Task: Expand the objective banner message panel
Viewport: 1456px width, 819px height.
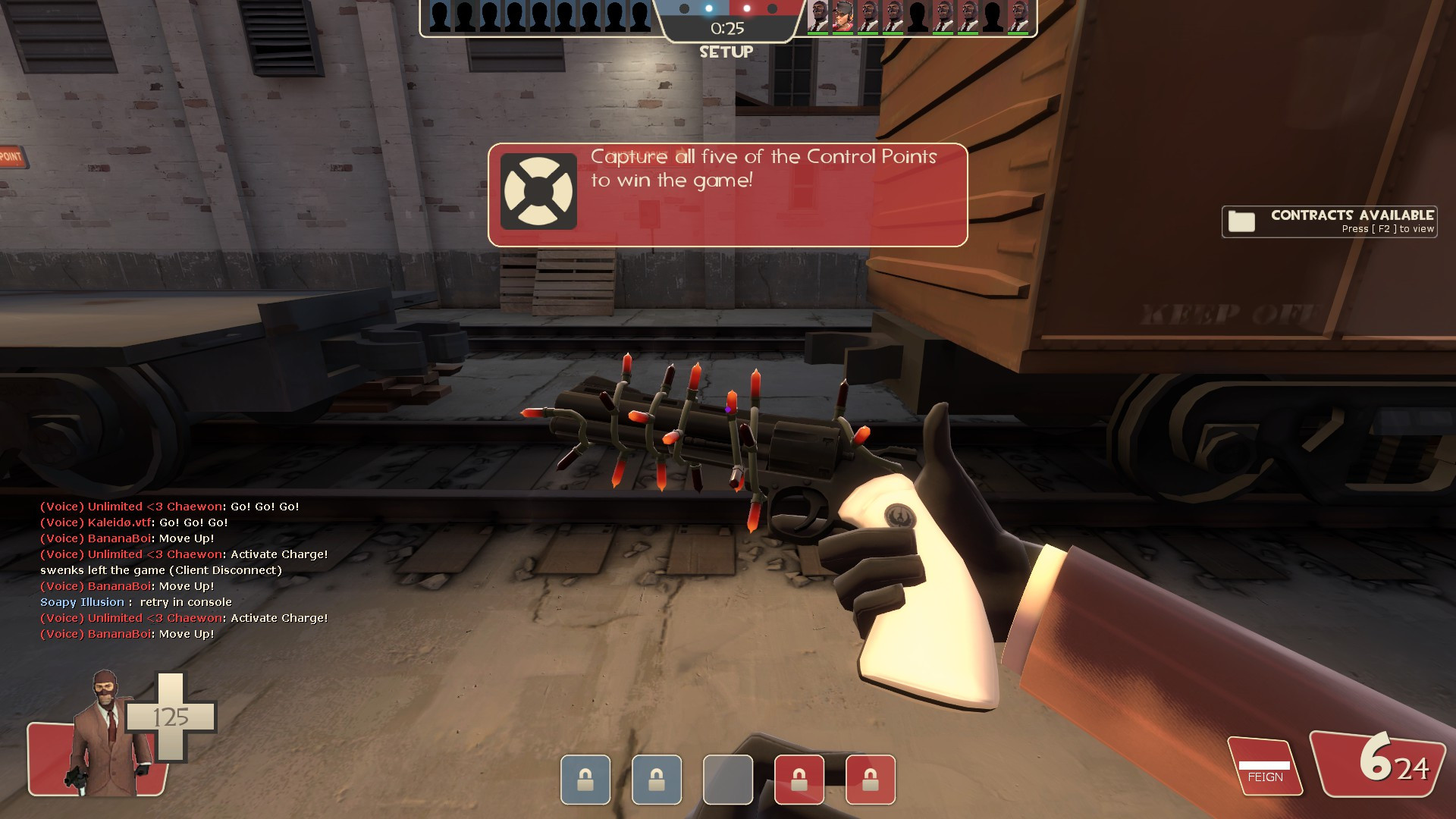Action: pyautogui.click(x=726, y=192)
